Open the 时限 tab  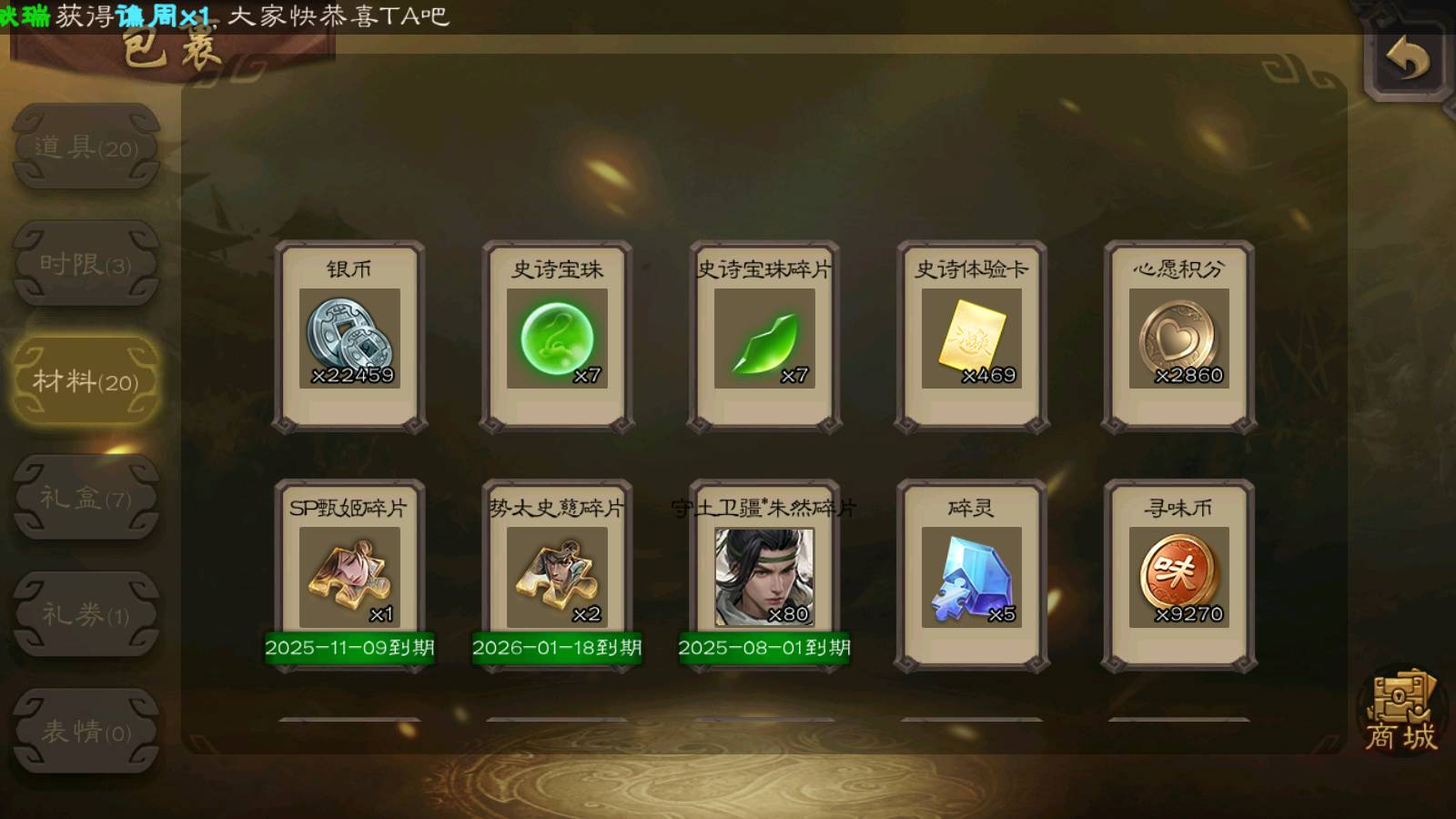(x=86, y=264)
